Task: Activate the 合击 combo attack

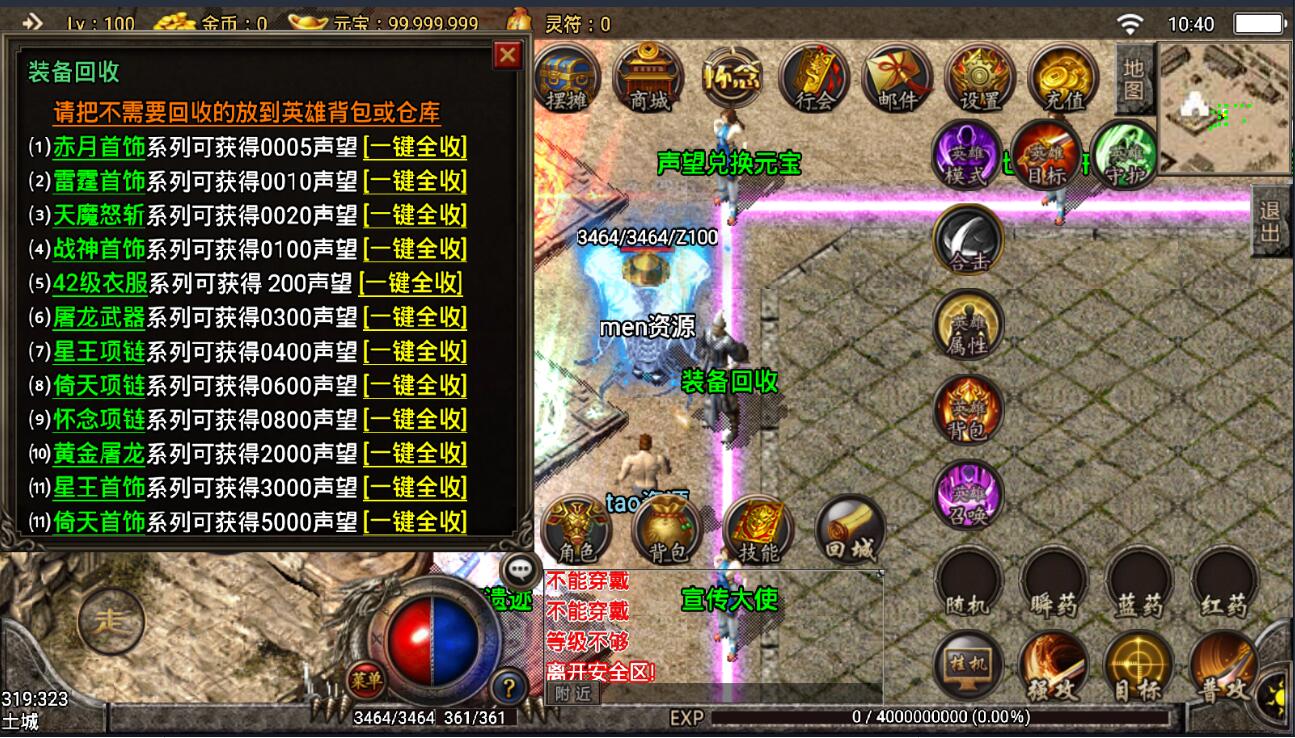Action: pyautogui.click(x=967, y=240)
